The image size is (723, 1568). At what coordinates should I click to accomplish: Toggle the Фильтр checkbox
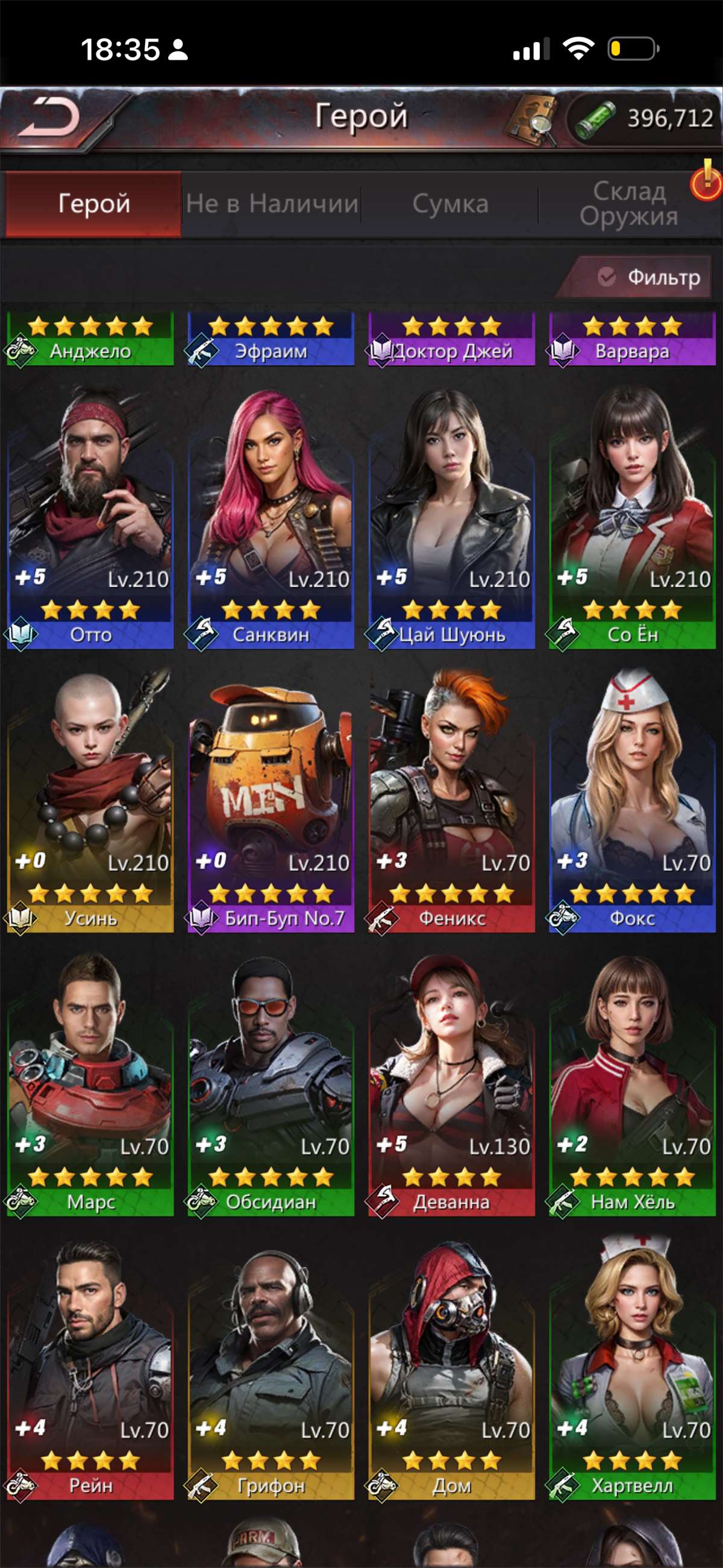click(x=606, y=277)
